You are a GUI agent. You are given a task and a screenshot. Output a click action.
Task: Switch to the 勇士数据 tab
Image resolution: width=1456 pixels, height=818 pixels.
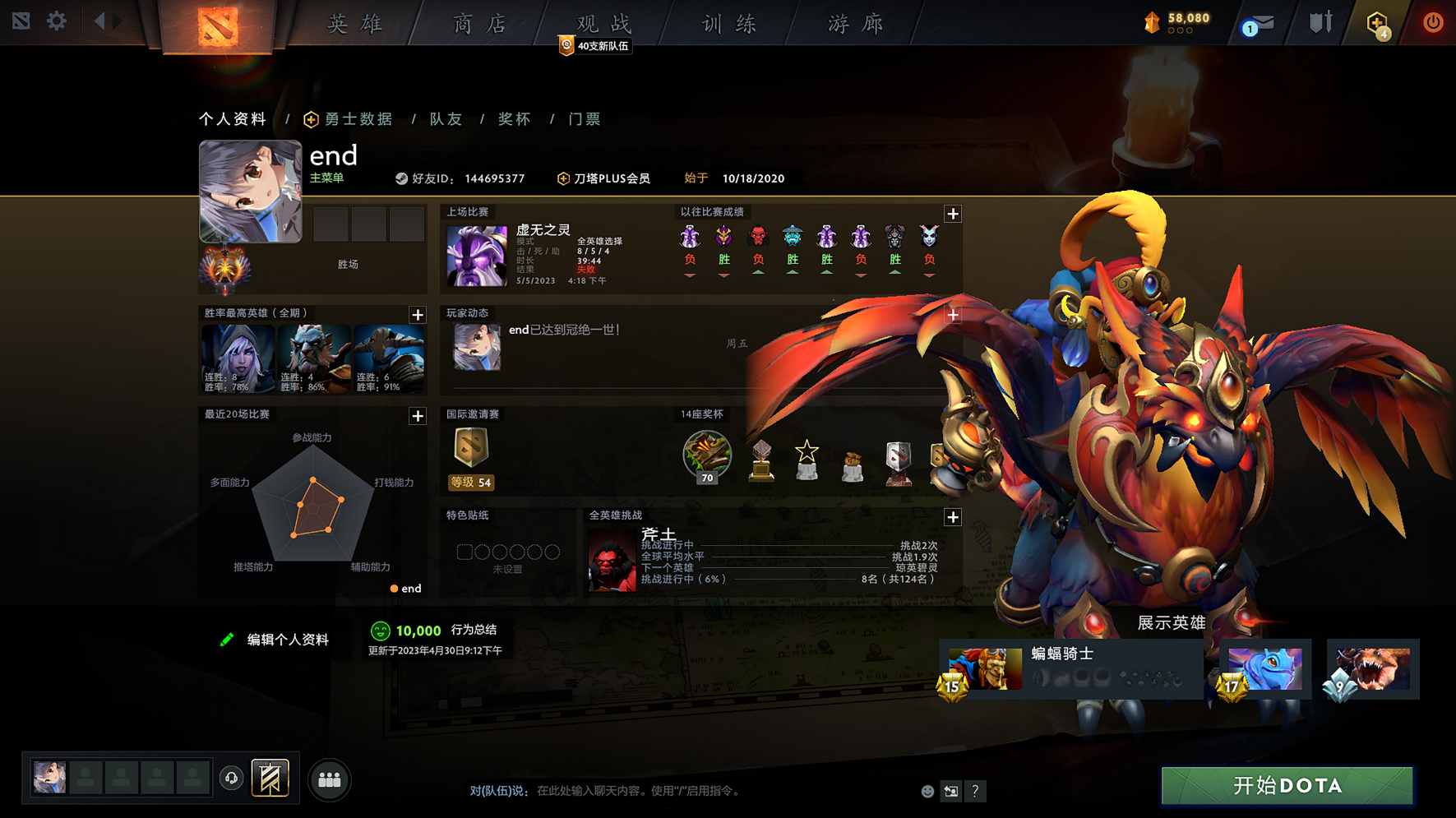pyautogui.click(x=349, y=119)
